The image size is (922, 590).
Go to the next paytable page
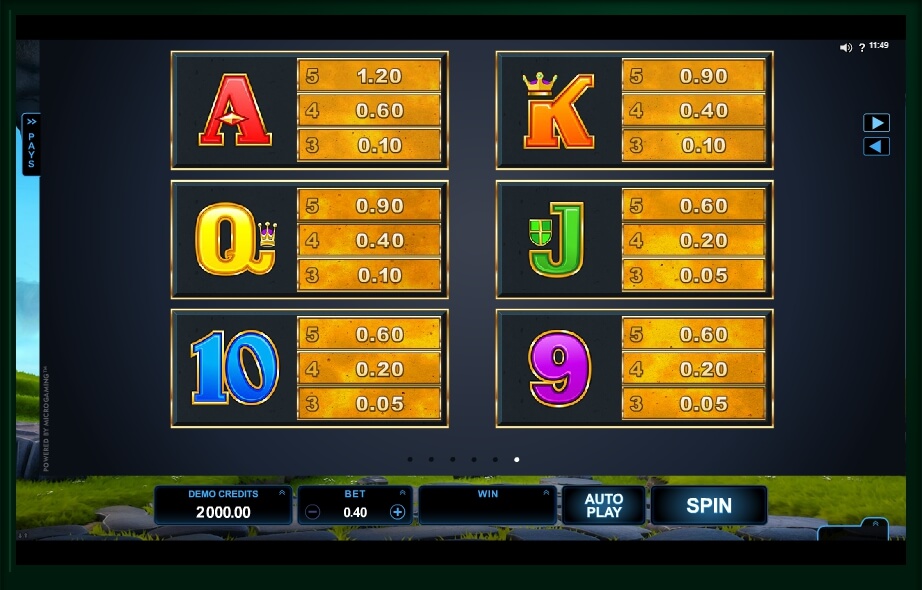pyautogui.click(x=876, y=123)
